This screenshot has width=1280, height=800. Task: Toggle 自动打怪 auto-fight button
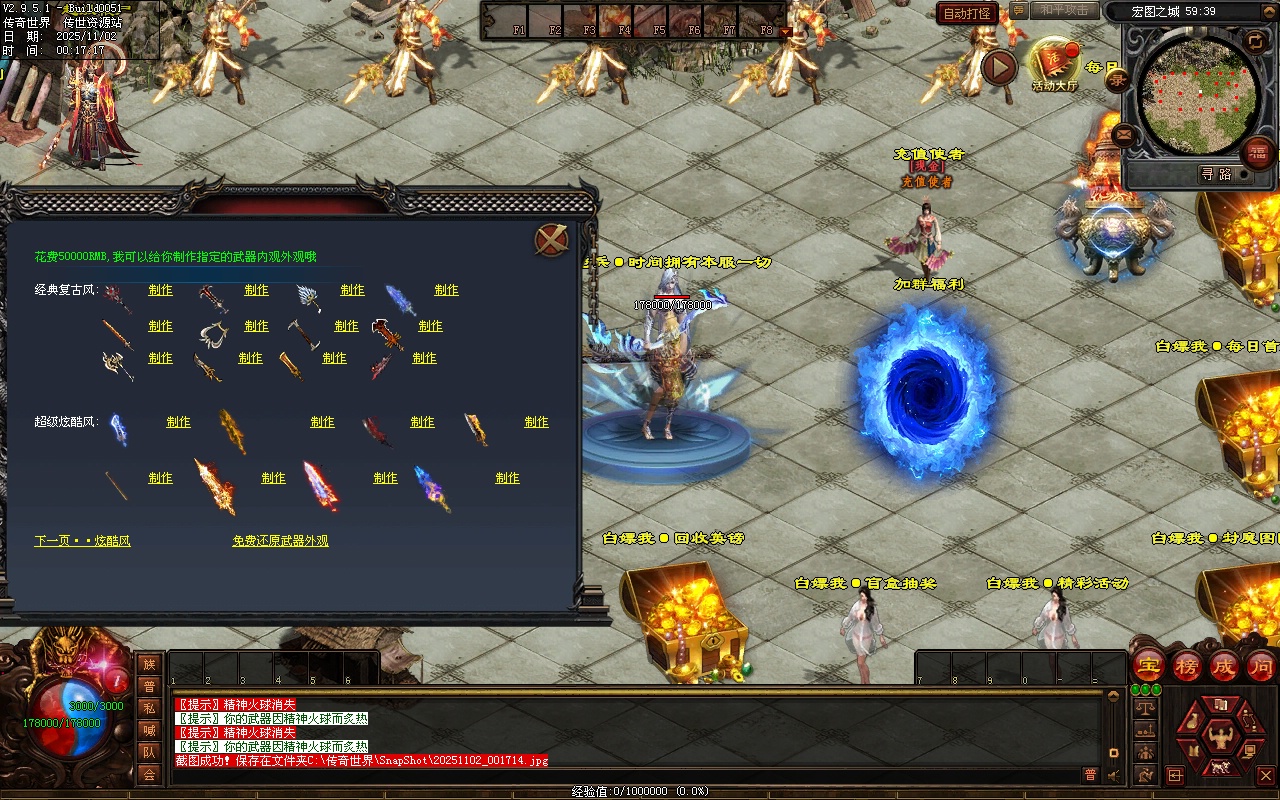point(967,14)
